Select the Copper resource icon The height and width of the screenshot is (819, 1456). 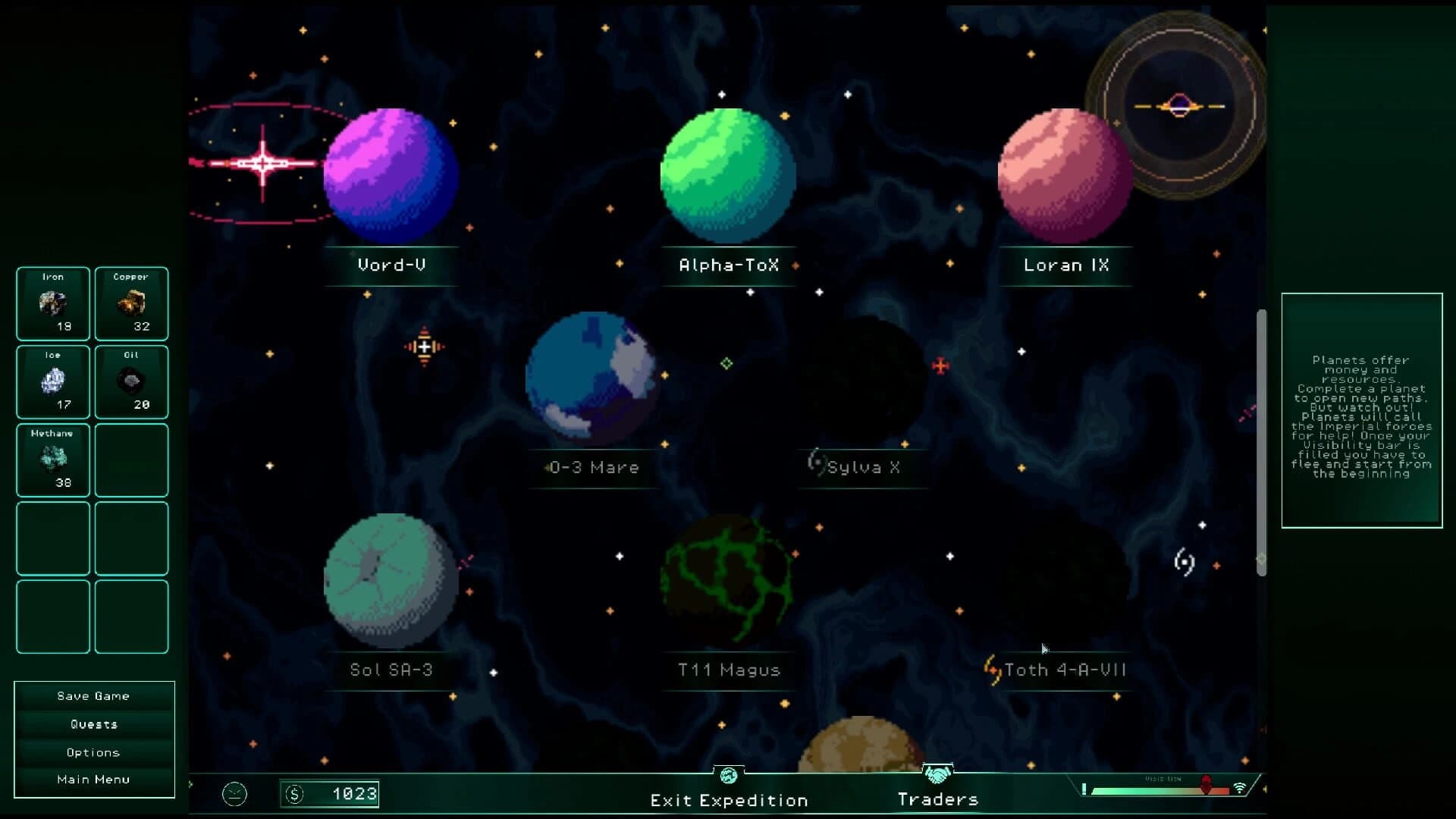tap(130, 303)
